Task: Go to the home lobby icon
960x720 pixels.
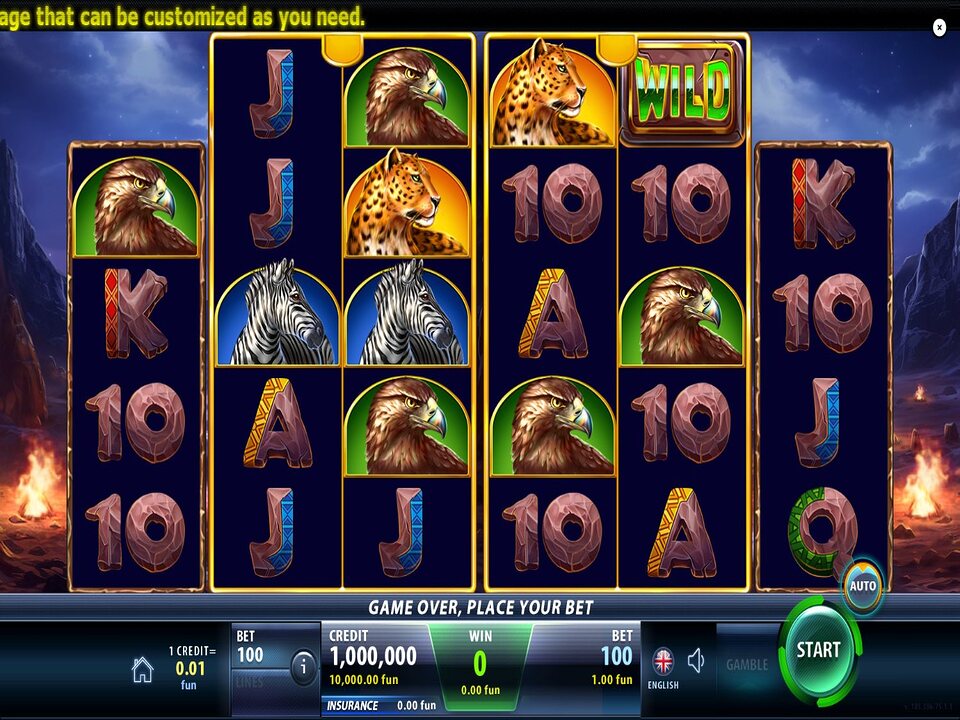Action: (143, 670)
